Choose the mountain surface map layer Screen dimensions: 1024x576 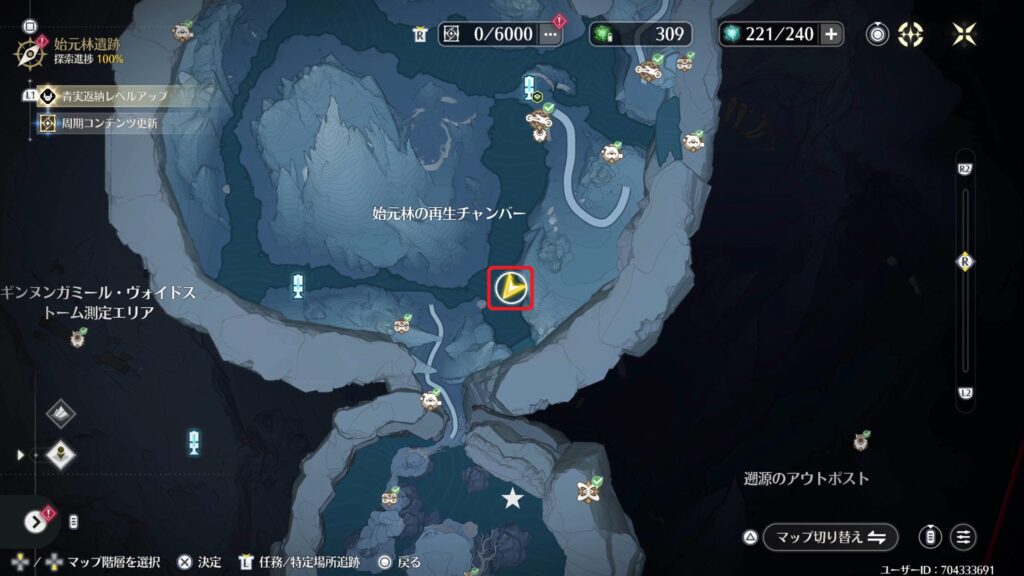pyautogui.click(x=62, y=413)
